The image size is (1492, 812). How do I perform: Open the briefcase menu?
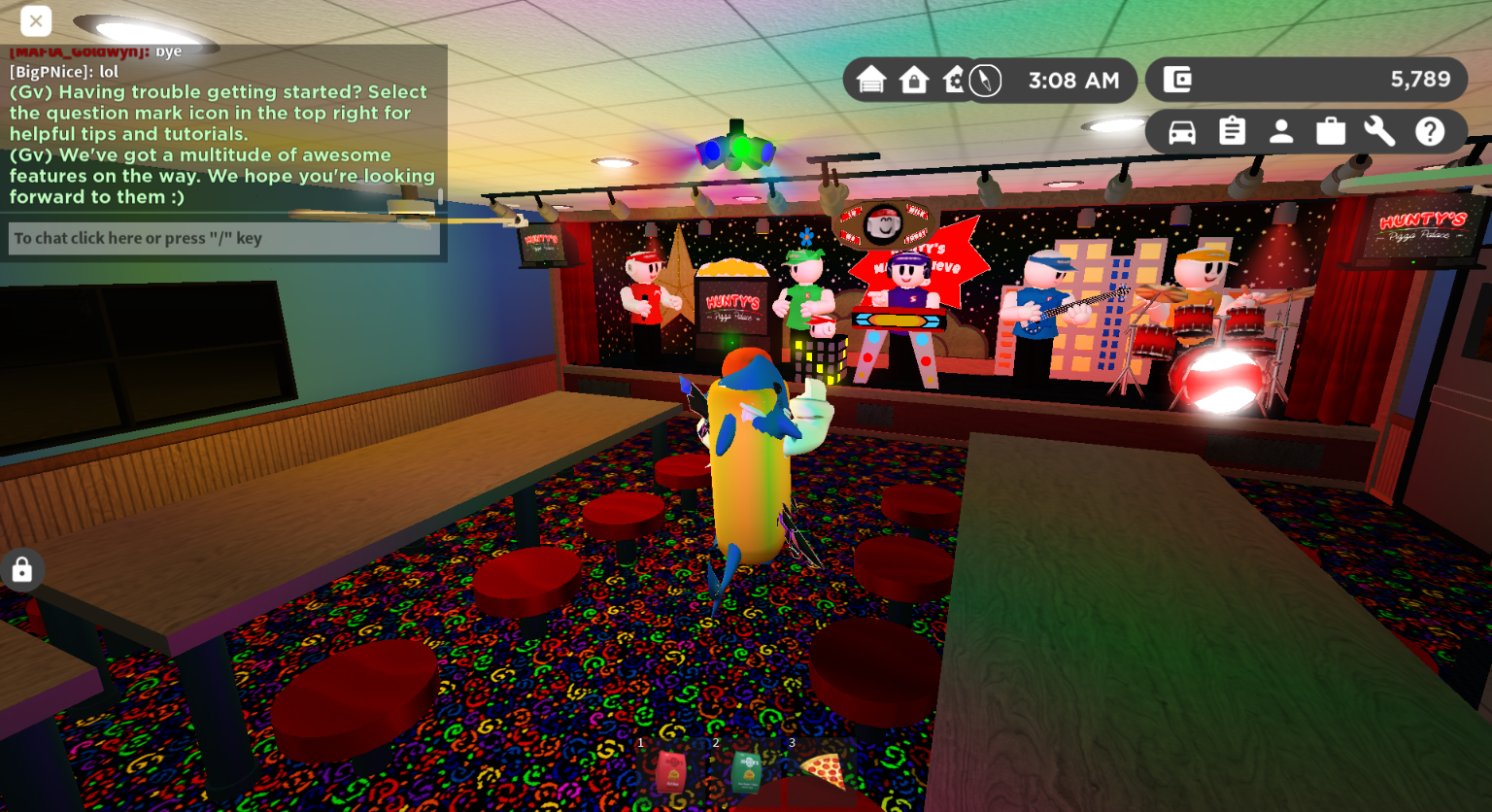click(1331, 131)
